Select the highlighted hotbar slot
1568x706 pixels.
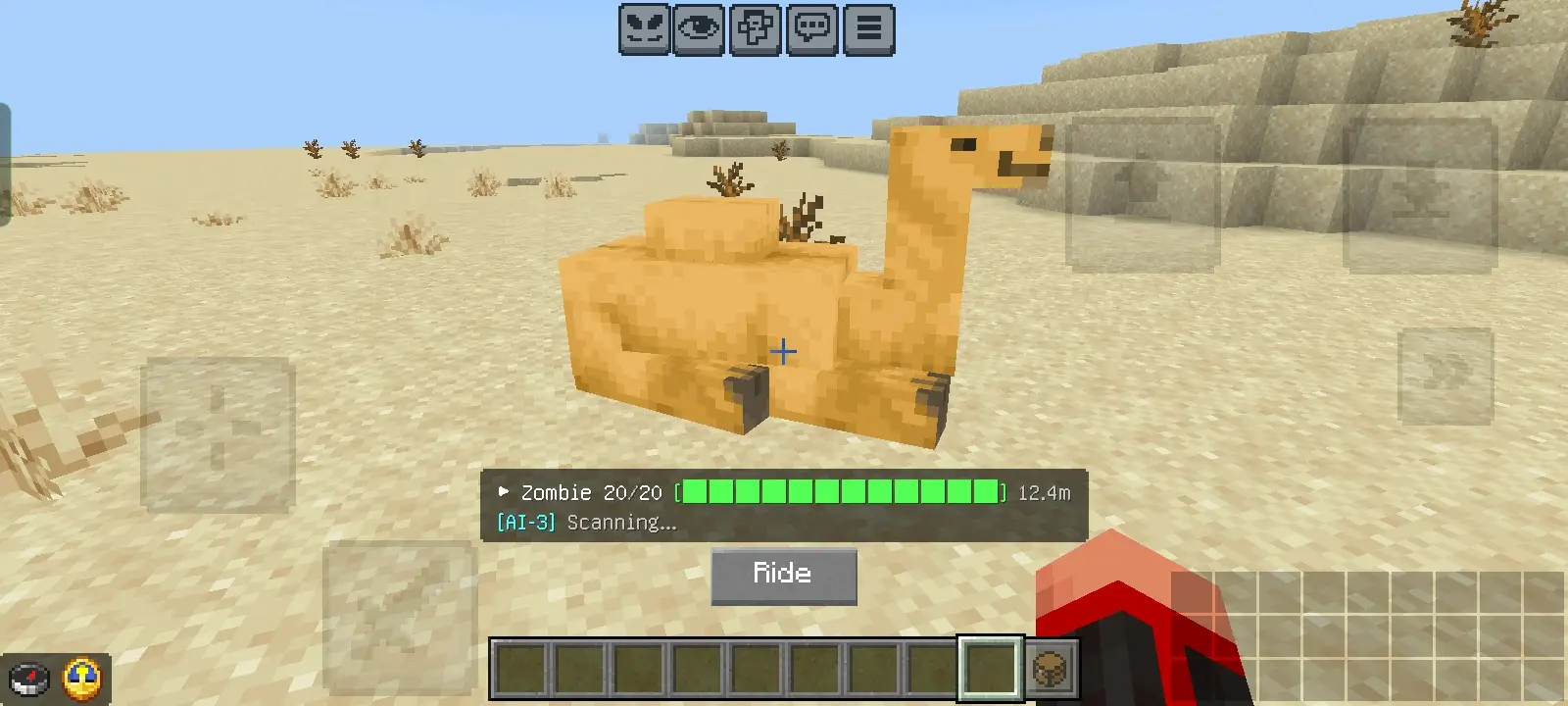tap(990, 670)
